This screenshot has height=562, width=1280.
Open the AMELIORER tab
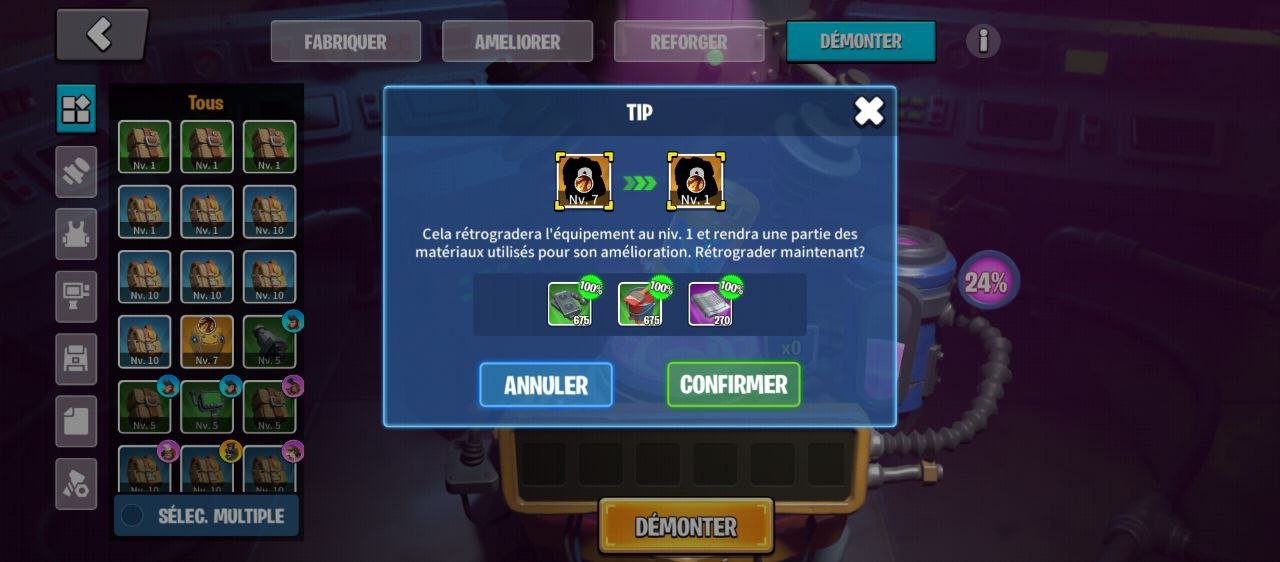click(517, 42)
